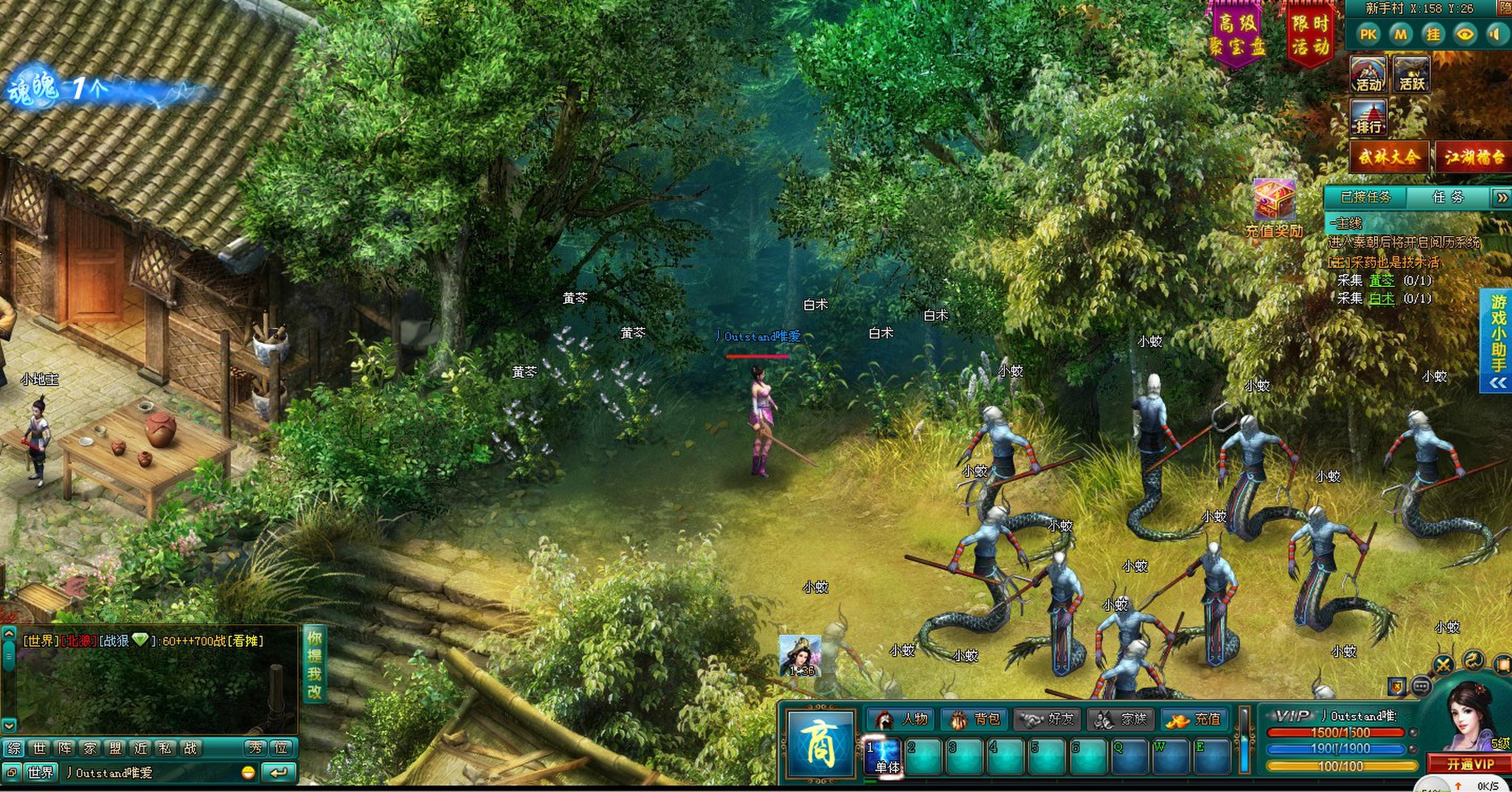This screenshot has height=792, width=1512.
Task: Open the 好友 friends list
Action: click(1048, 719)
